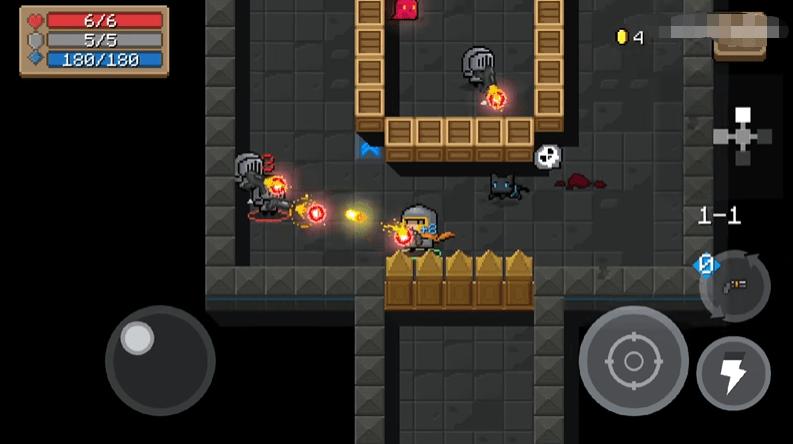
Task: Switch weapon using the pistol button
Action: click(736, 286)
